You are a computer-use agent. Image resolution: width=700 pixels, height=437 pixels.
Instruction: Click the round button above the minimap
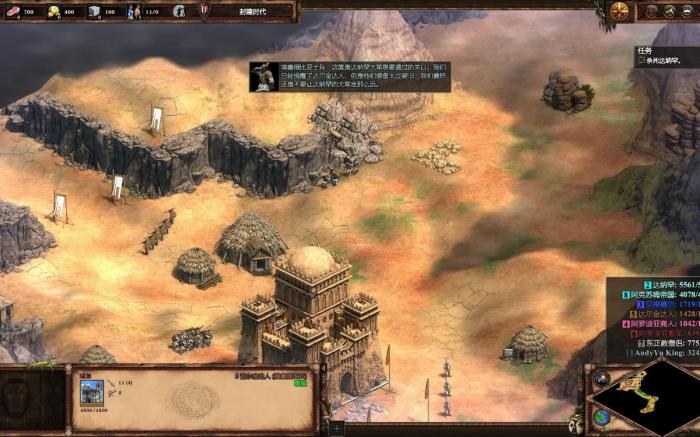click(602, 379)
